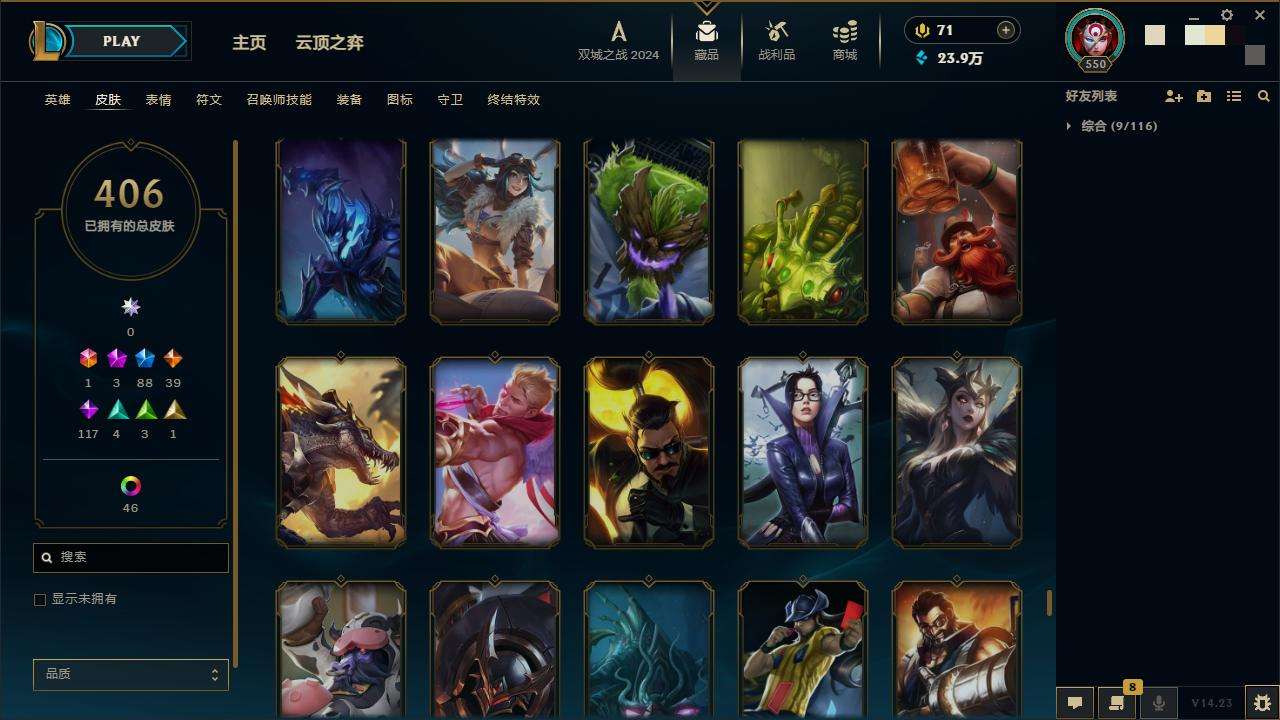Select the 表情 emotes tab
Image resolution: width=1280 pixels, height=720 pixels.
158,100
